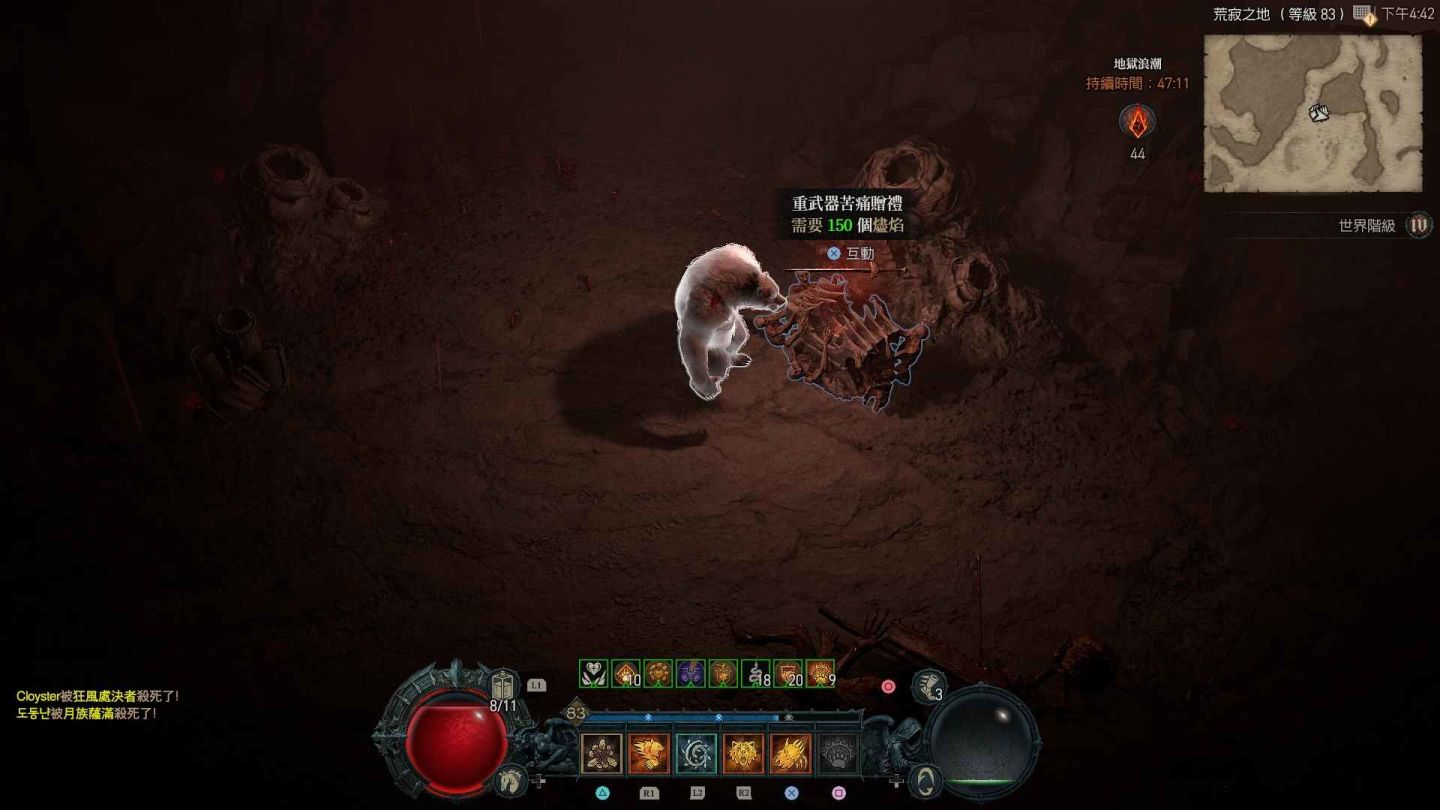Activate the clustered claws skill slot
1440x810 pixels.
click(x=601, y=753)
